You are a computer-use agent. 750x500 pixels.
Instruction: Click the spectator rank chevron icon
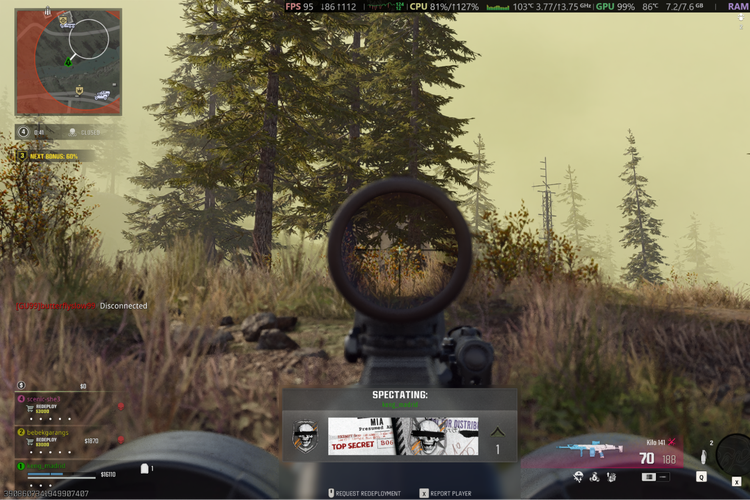coord(498,432)
